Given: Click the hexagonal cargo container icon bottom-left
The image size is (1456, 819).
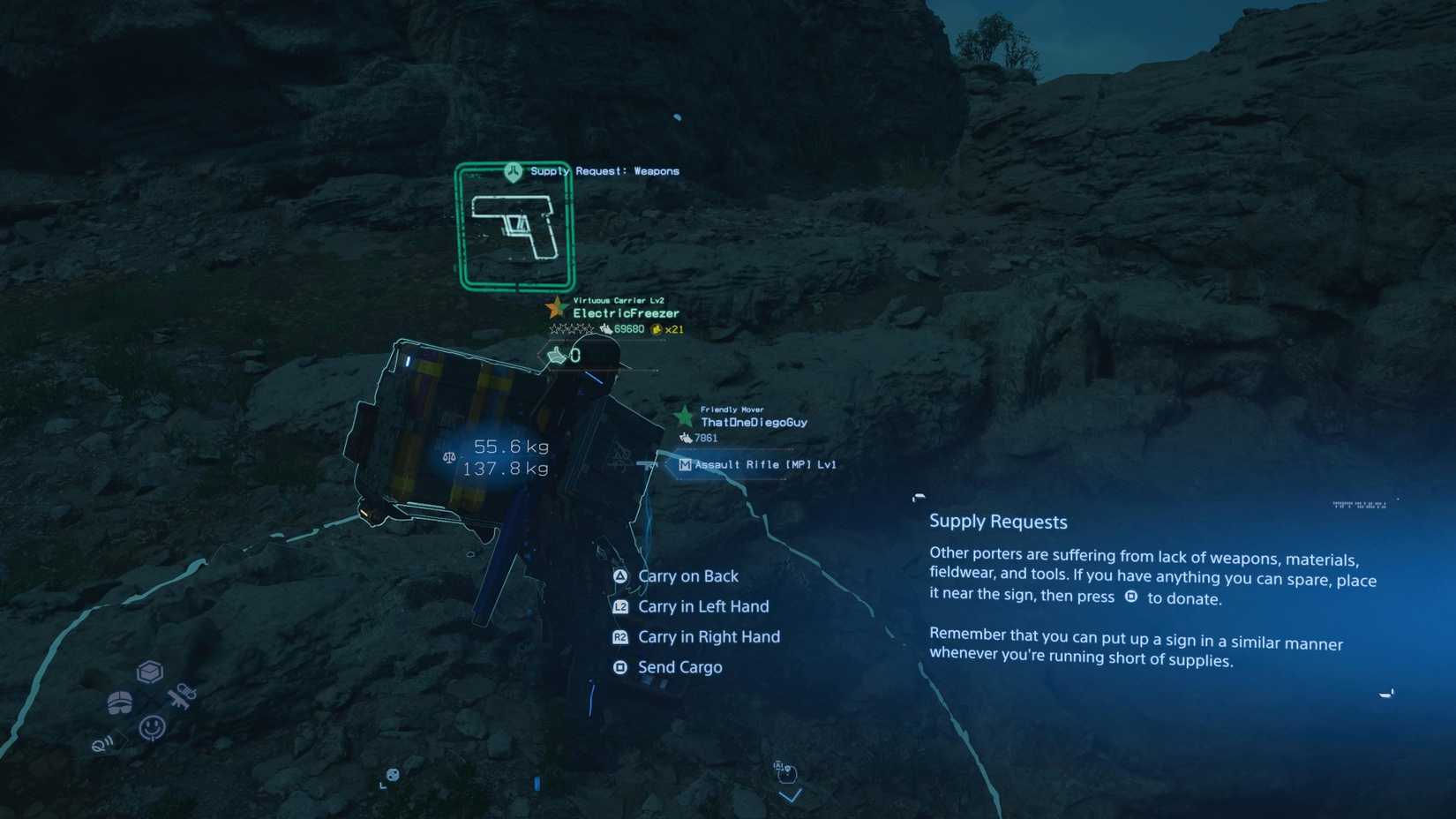Looking at the screenshot, I should (x=150, y=671).
